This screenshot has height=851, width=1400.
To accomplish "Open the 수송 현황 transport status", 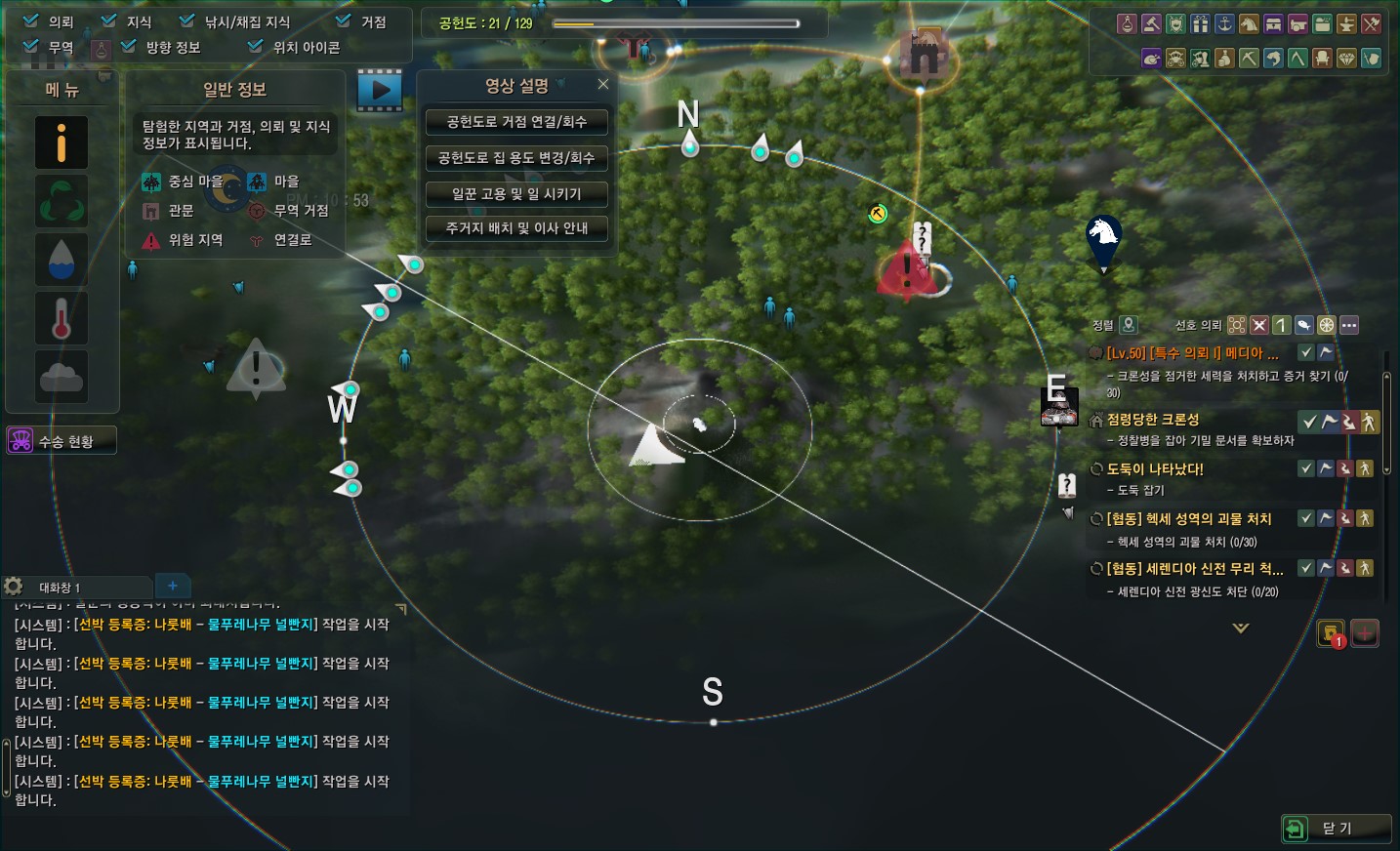I will [62, 441].
